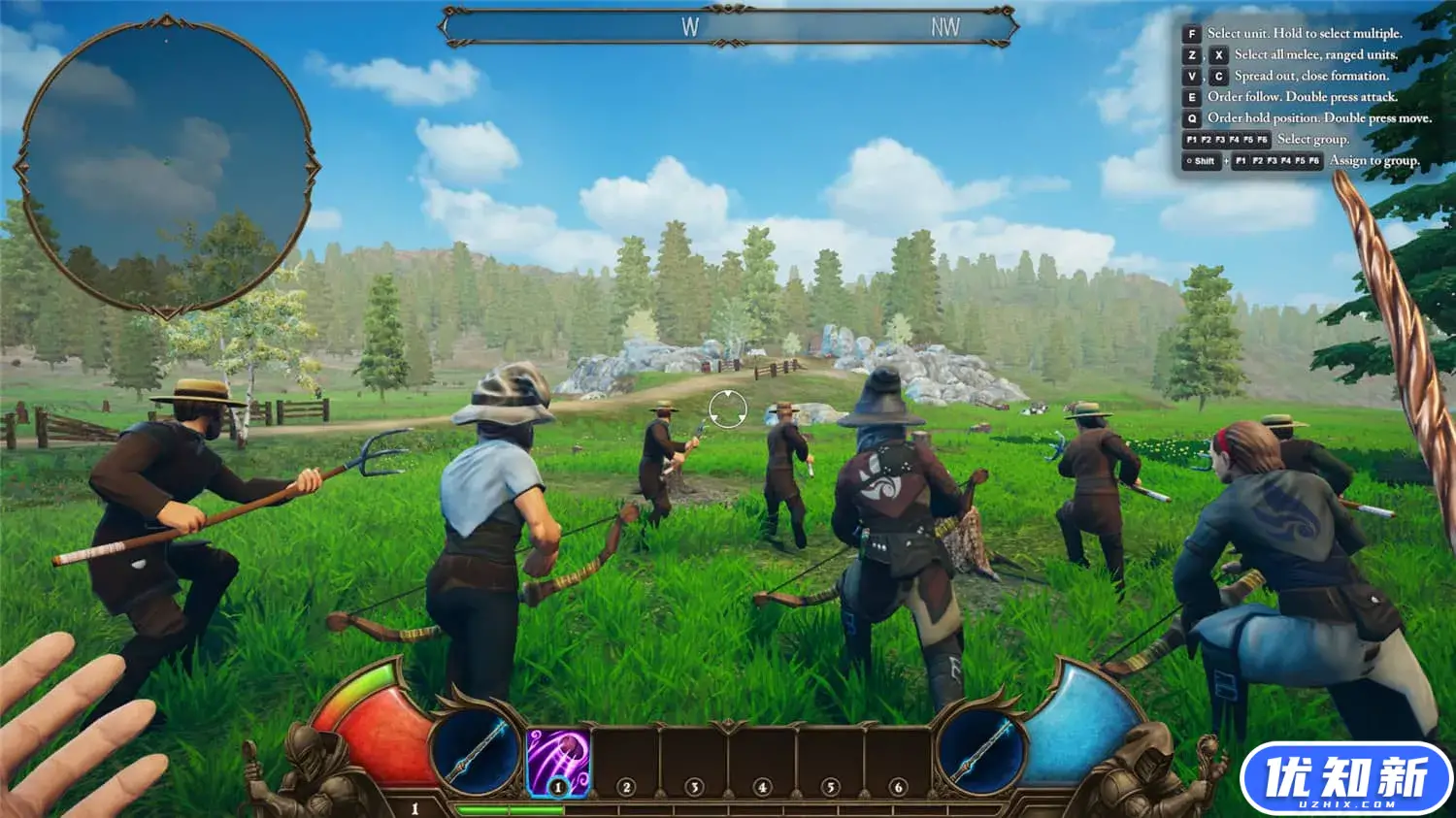1456x818 pixels.
Task: Select the staff weapon icon beside the blue gauge
Action: click(980, 751)
